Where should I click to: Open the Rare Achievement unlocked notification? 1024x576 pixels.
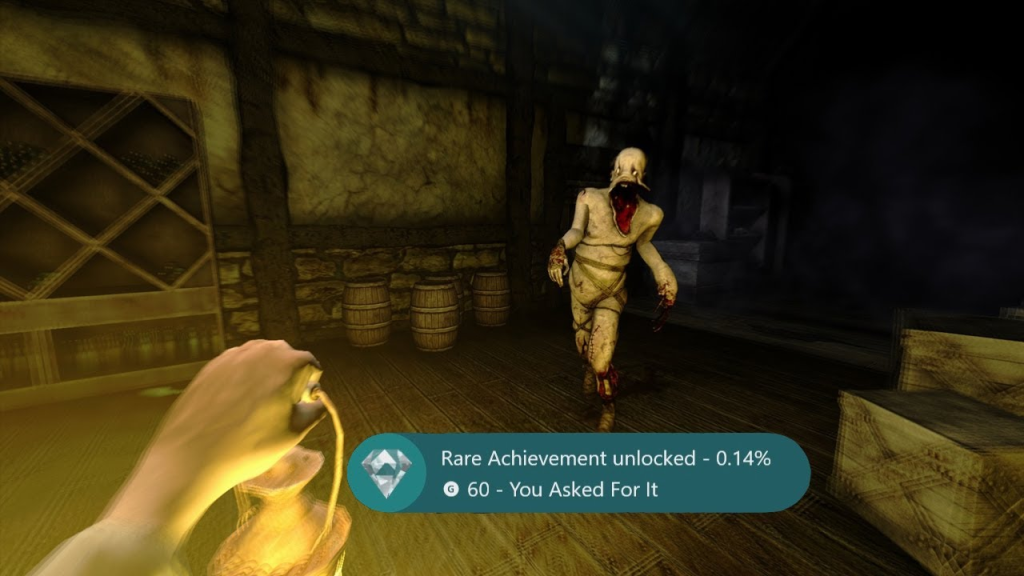[x=578, y=473]
